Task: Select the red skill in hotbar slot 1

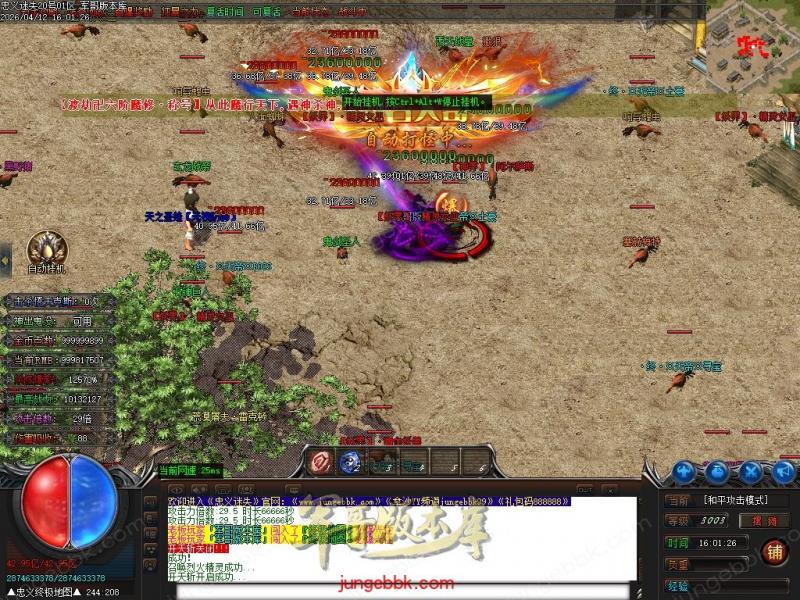Action: click(x=322, y=462)
